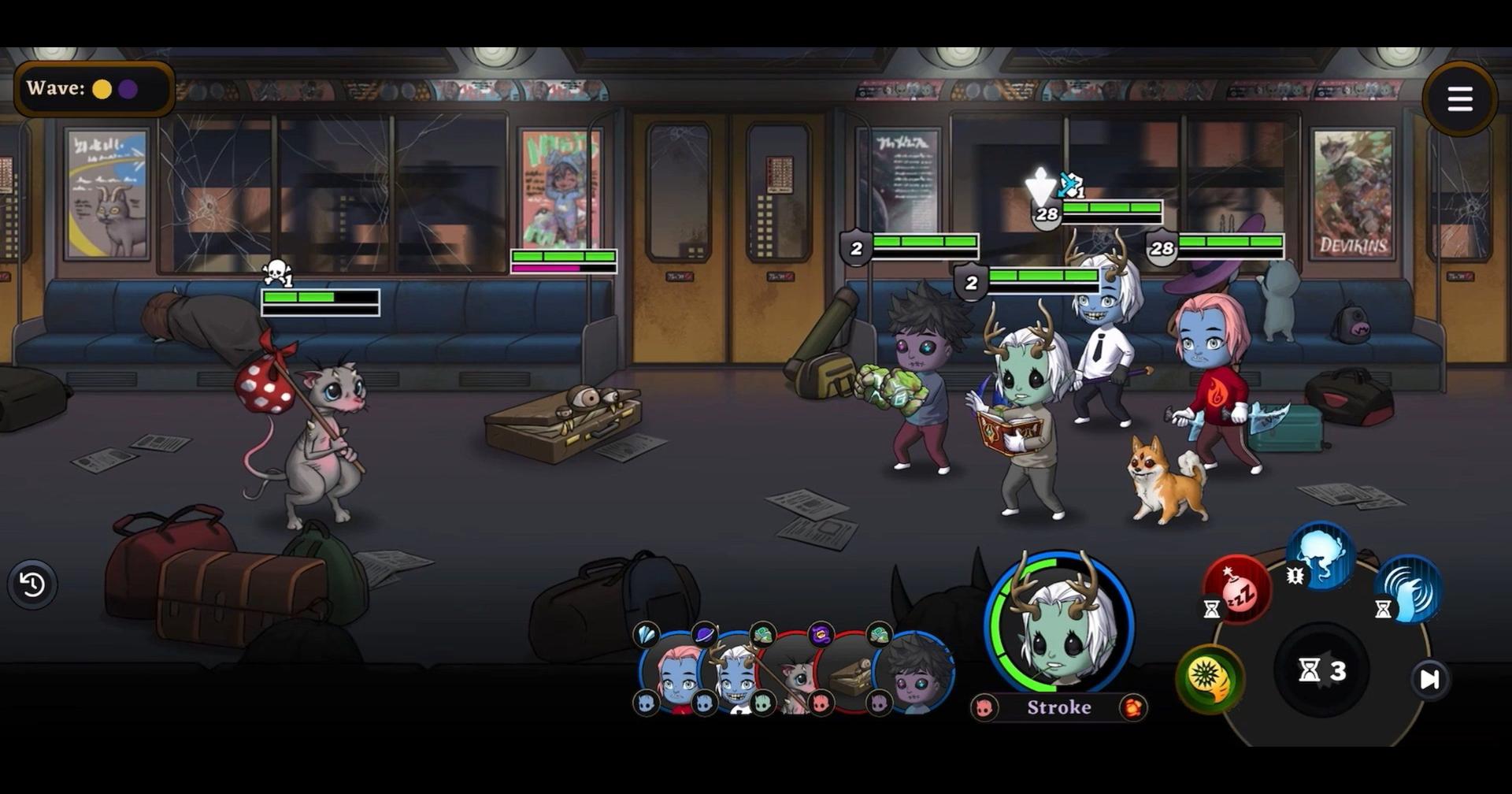Click the Stroke name label
Image resolution: width=1512 pixels, height=794 pixels.
click(x=1059, y=707)
